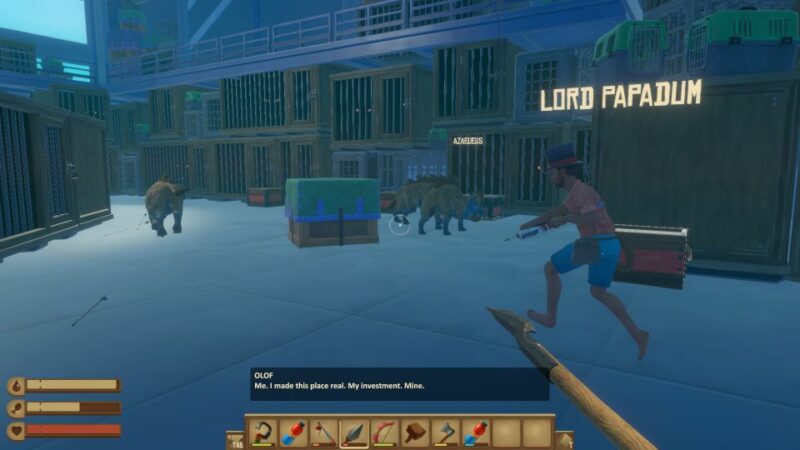Choose the spear hotbar slot

tap(354, 432)
